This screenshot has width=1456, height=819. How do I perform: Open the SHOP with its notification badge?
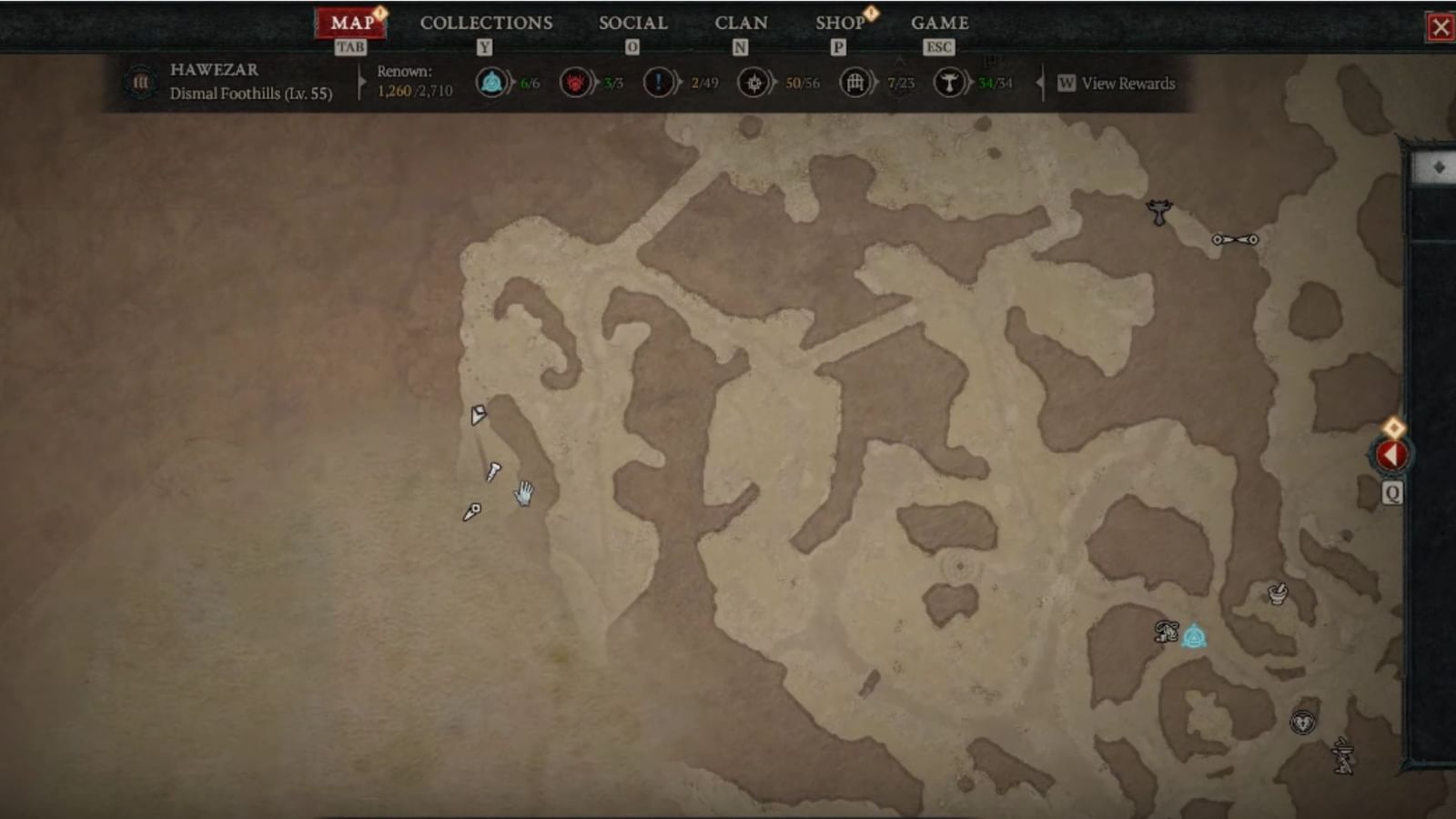click(839, 23)
